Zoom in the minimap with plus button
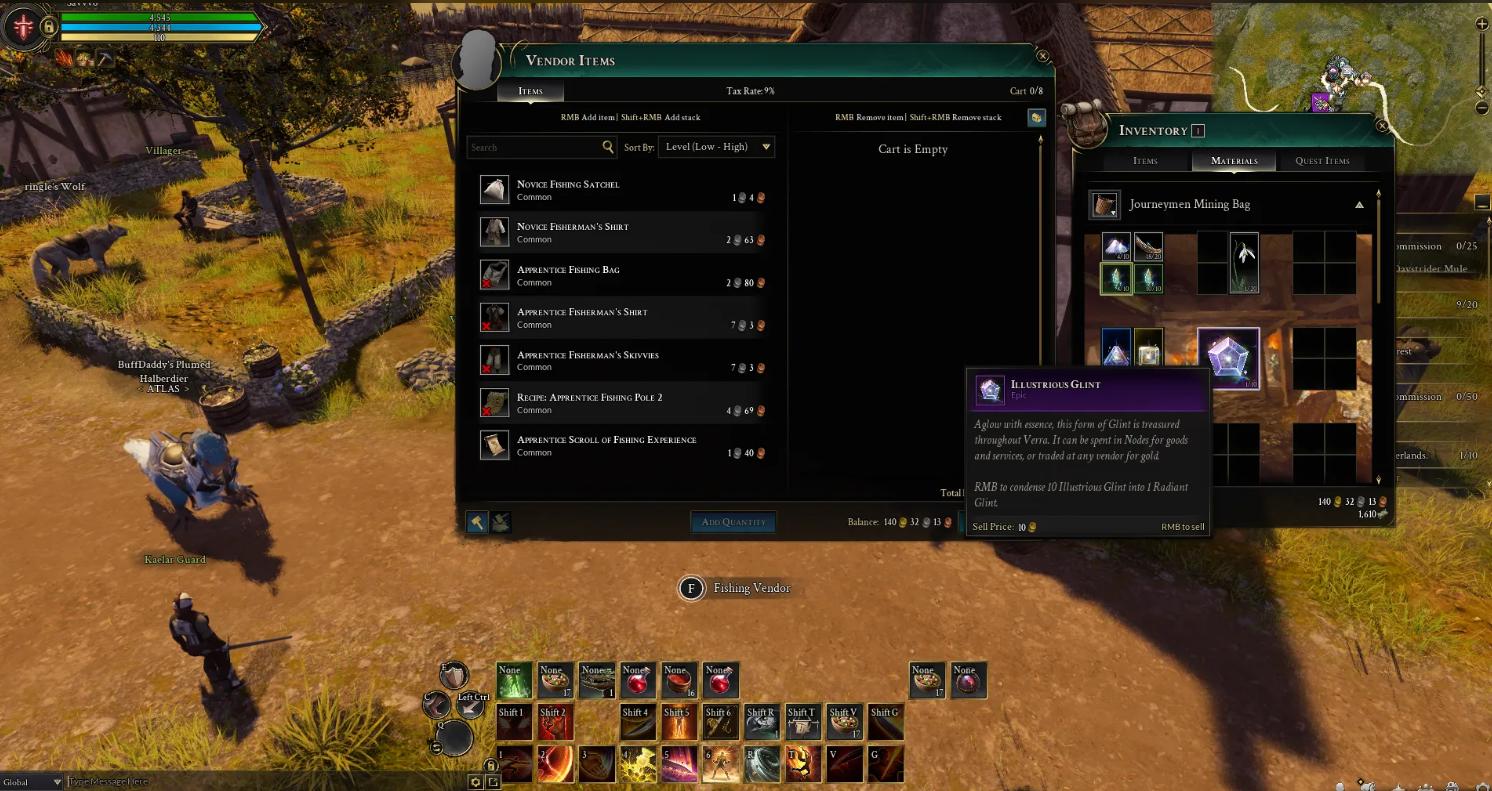 [x=1482, y=24]
